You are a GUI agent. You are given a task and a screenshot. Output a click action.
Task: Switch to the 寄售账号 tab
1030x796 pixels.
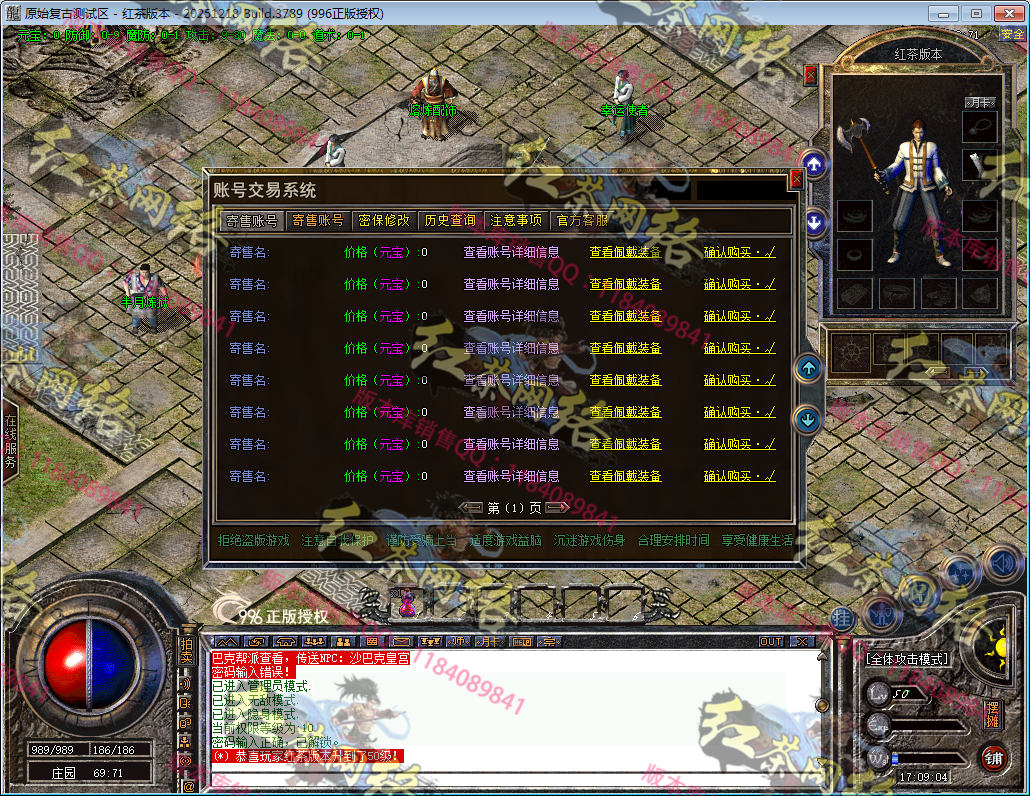(253, 220)
